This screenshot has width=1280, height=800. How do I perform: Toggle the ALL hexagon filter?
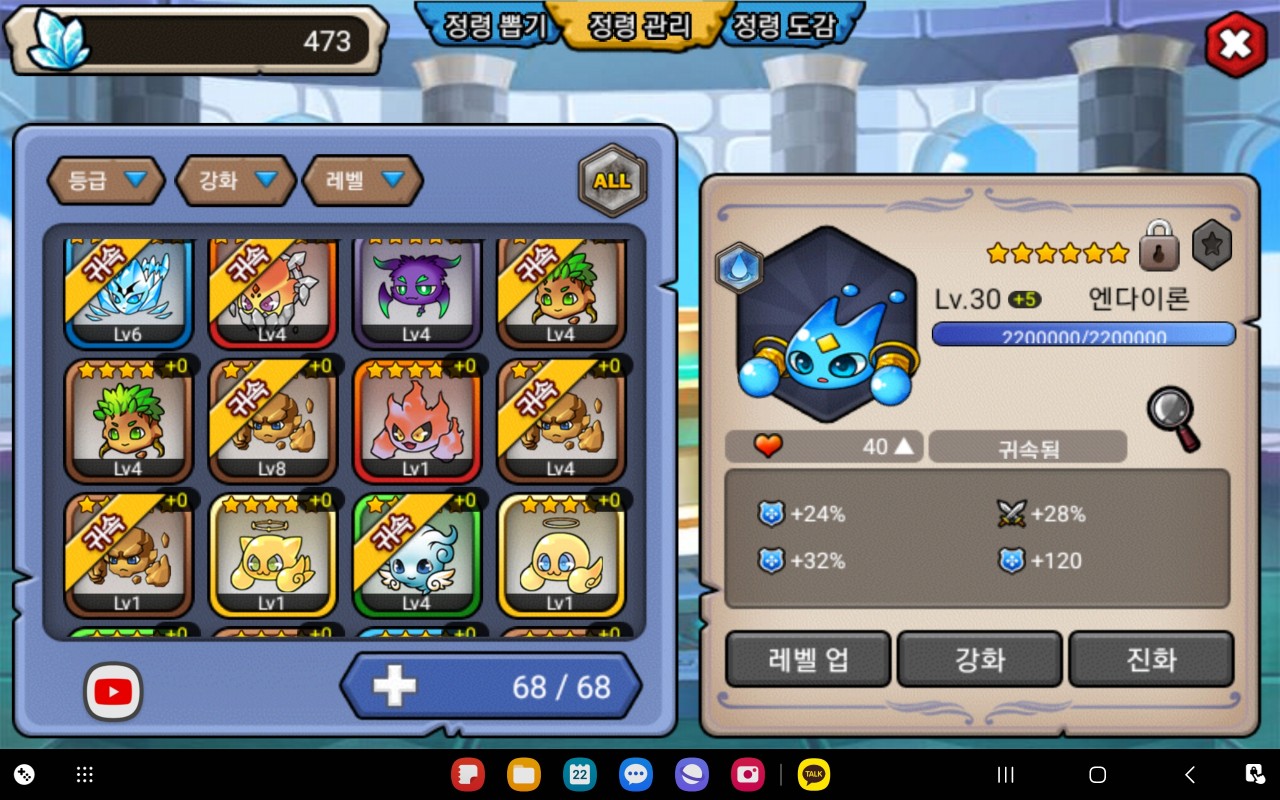(612, 181)
